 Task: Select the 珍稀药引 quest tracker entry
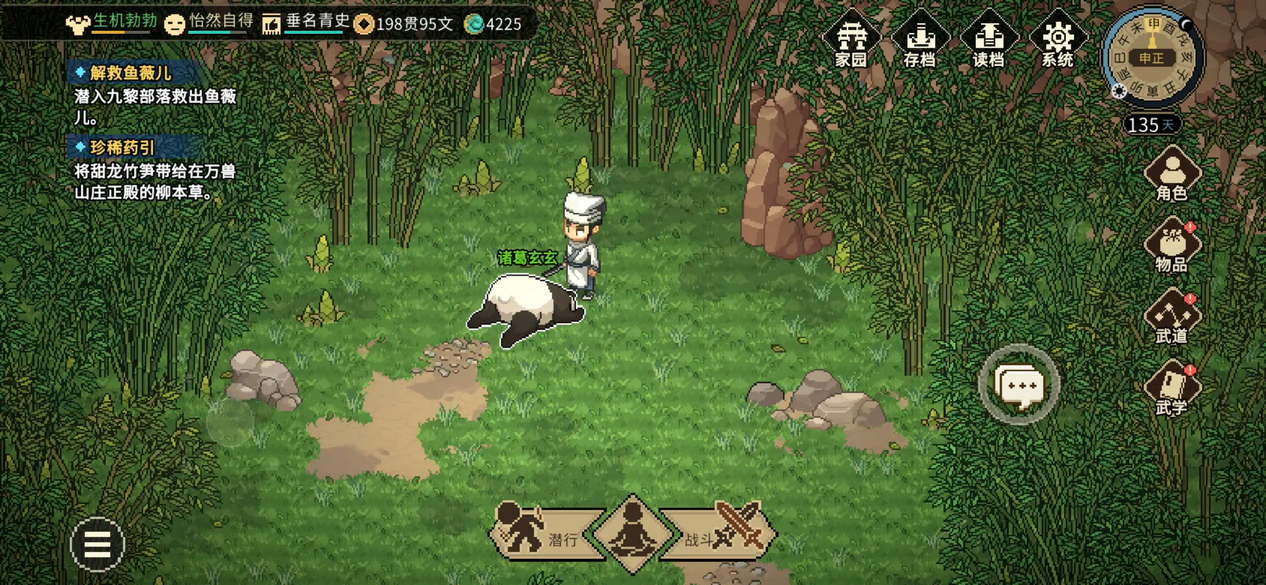point(122,148)
